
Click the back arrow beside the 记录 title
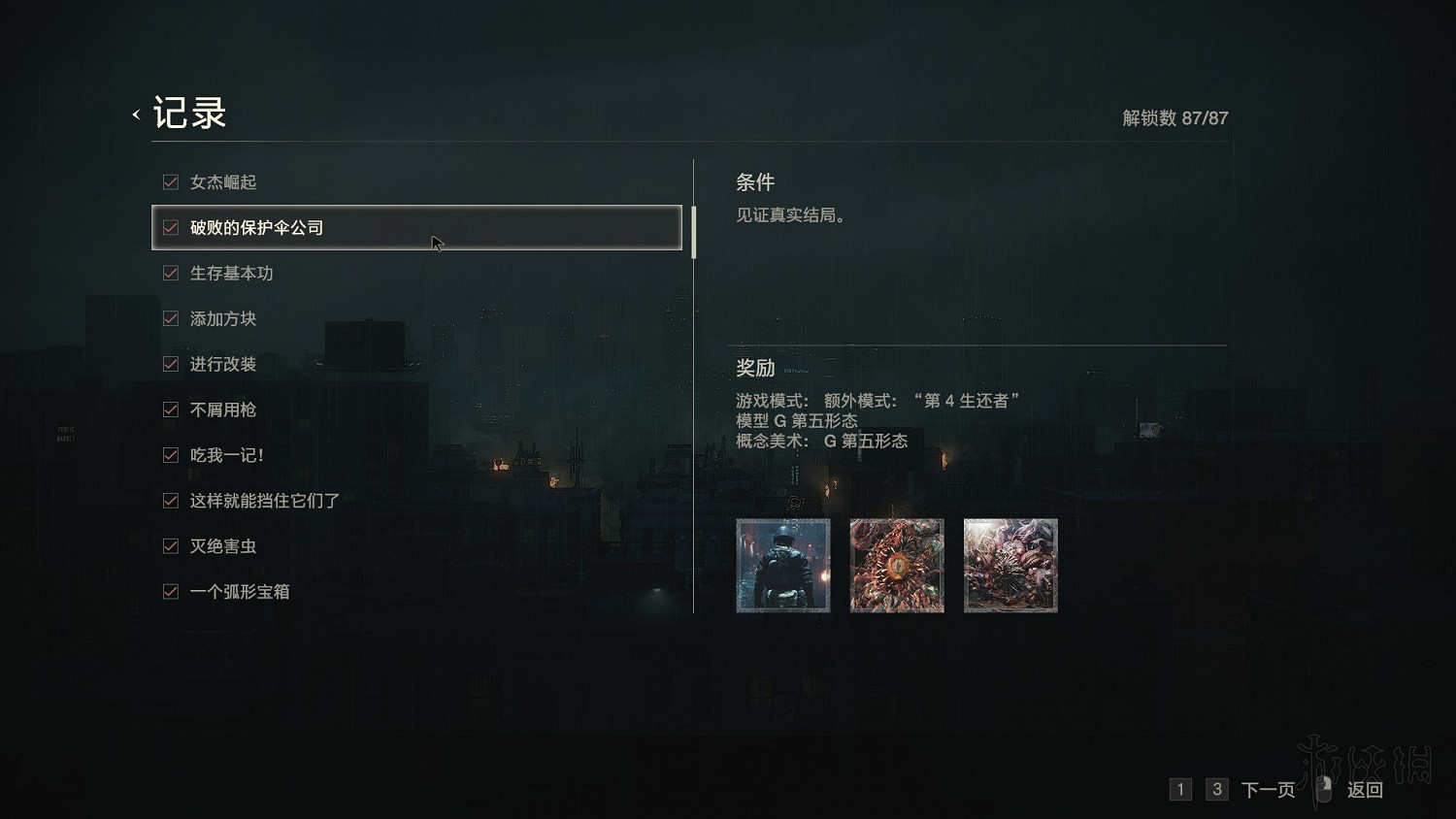pyautogui.click(x=135, y=113)
